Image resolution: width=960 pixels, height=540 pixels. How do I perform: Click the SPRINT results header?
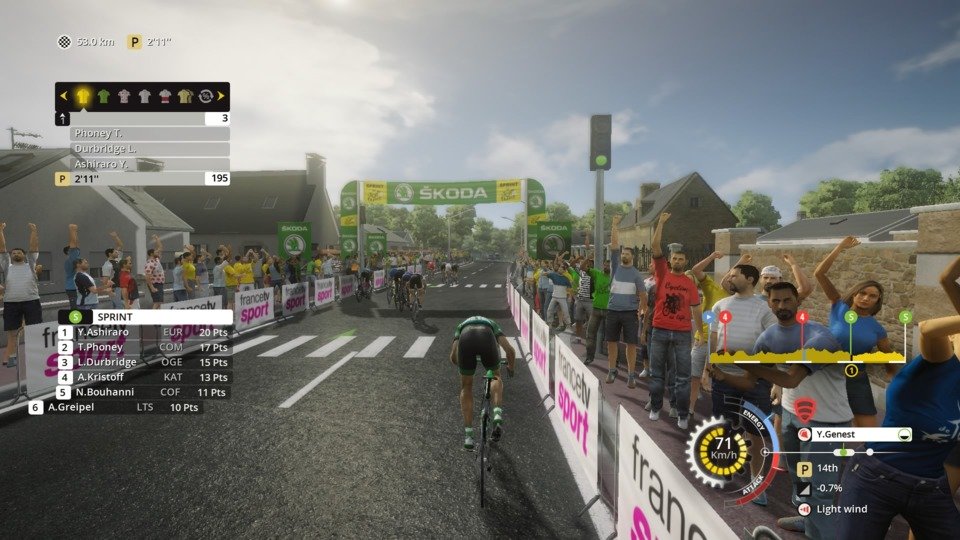click(150, 317)
